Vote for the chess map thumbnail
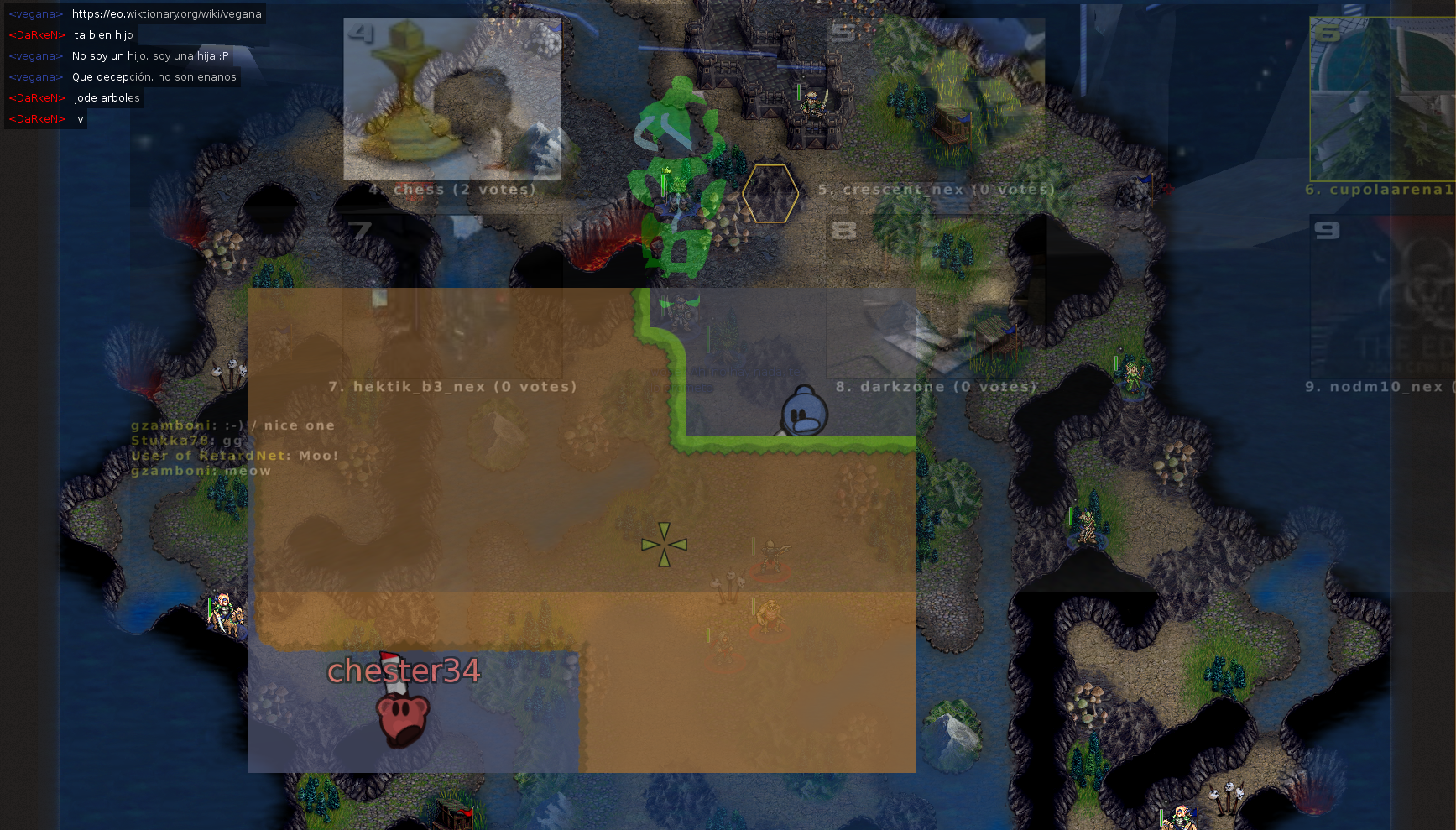Image resolution: width=1456 pixels, height=830 pixels. coord(452,99)
